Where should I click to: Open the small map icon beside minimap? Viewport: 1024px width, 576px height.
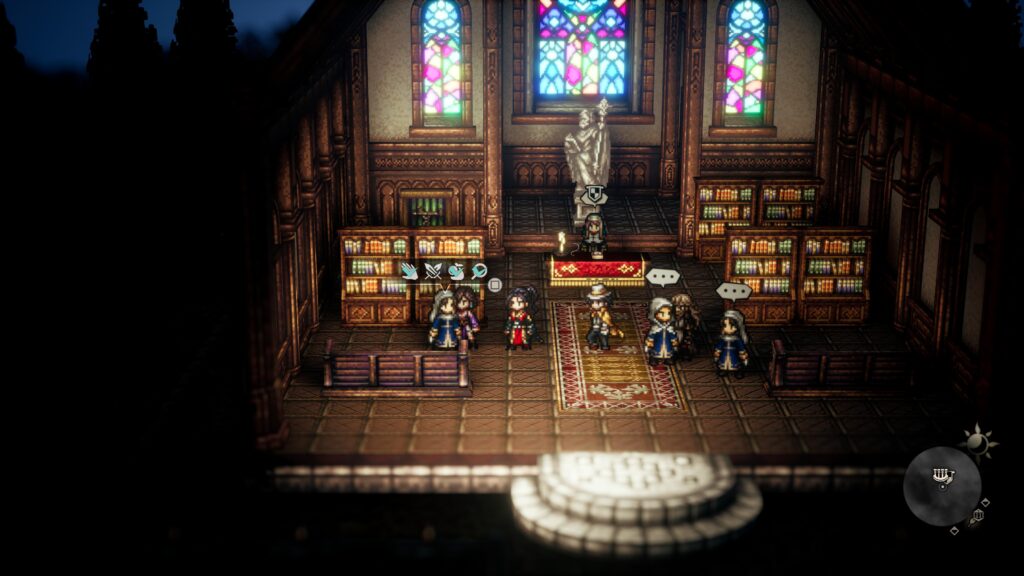coord(977,515)
